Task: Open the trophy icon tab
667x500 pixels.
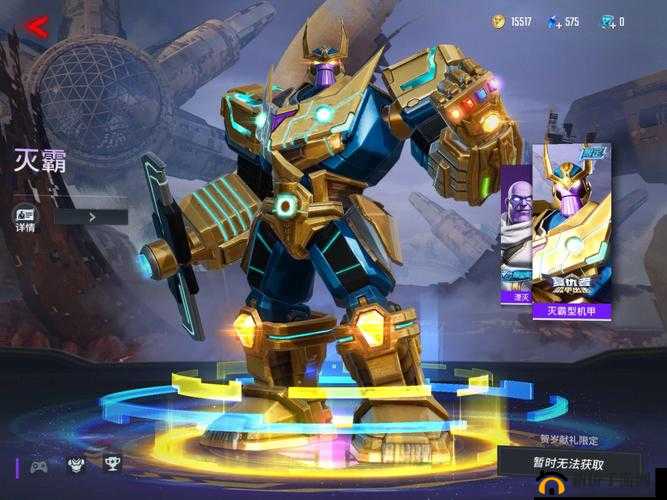Action: click(x=111, y=464)
